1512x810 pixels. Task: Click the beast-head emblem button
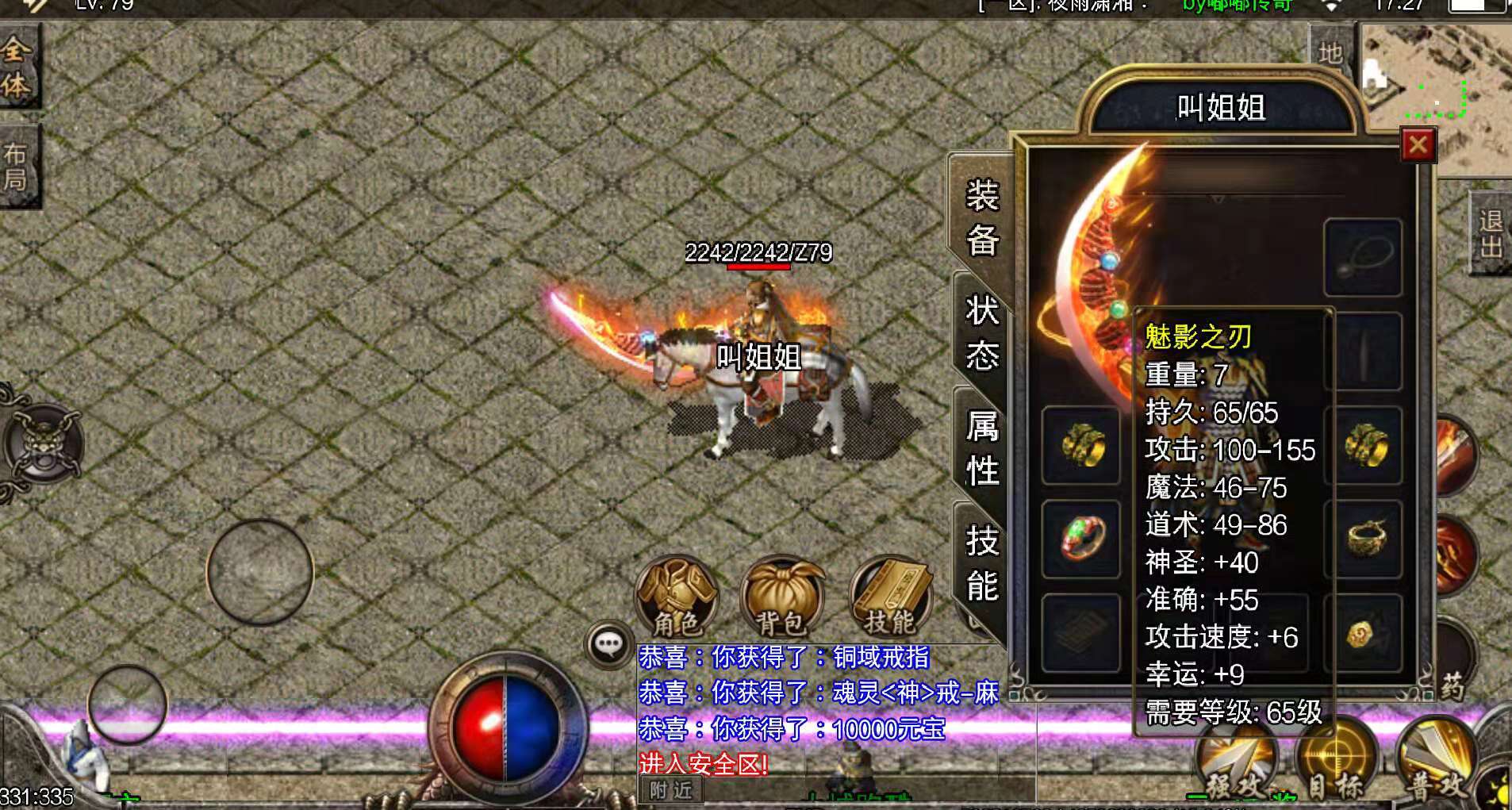point(42,443)
